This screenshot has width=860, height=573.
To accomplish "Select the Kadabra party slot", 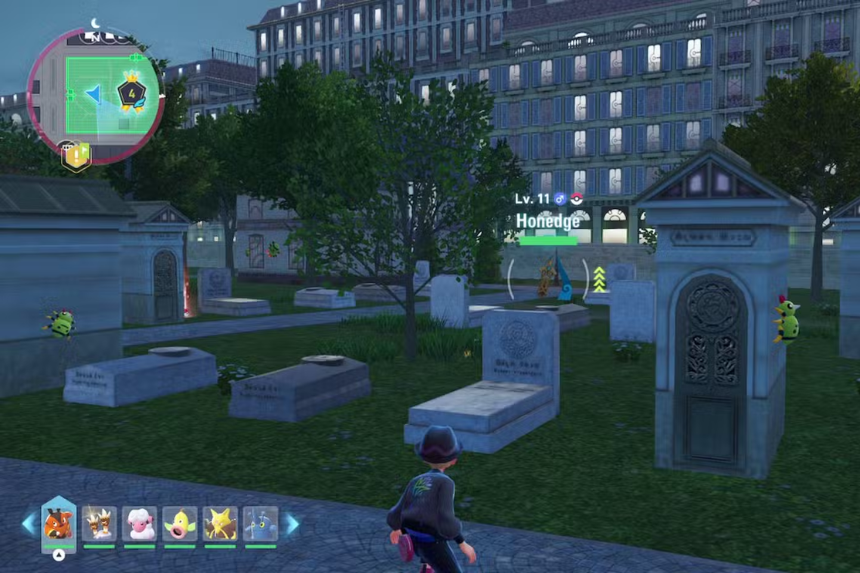I will pos(220,523).
